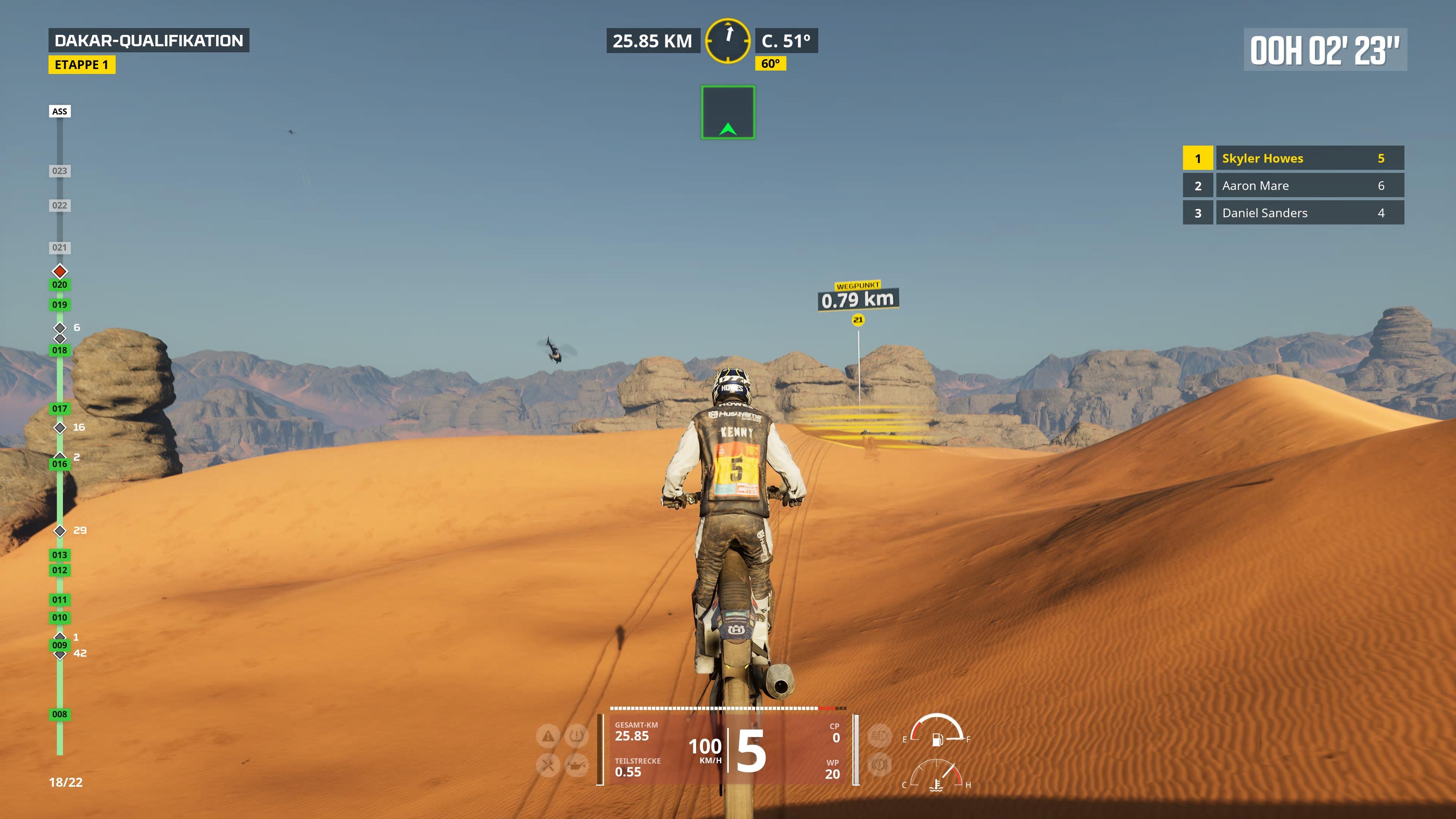This screenshot has width=1456, height=819.
Task: Select the ETAPPE 1 label
Action: 83,65
